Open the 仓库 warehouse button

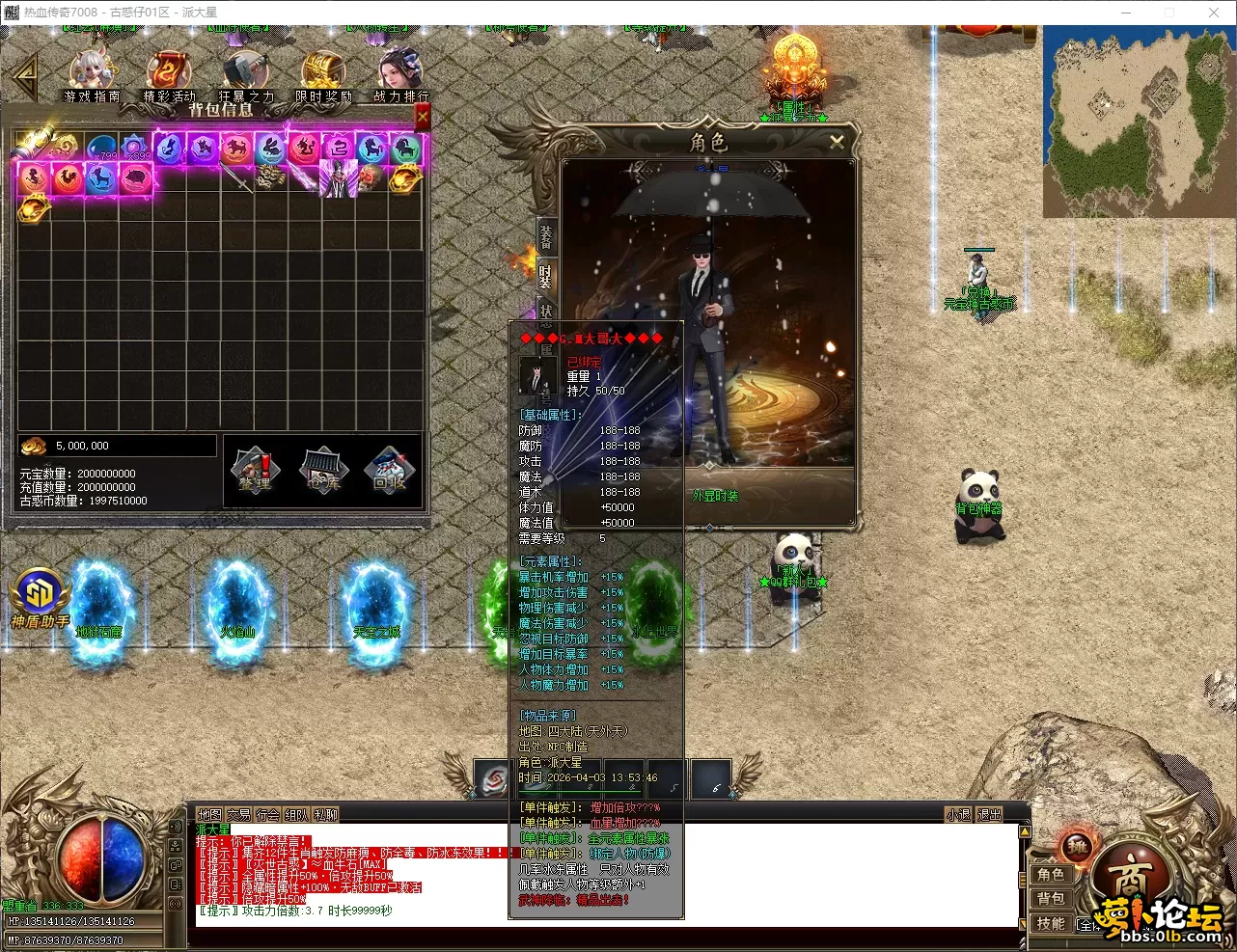pos(323,471)
